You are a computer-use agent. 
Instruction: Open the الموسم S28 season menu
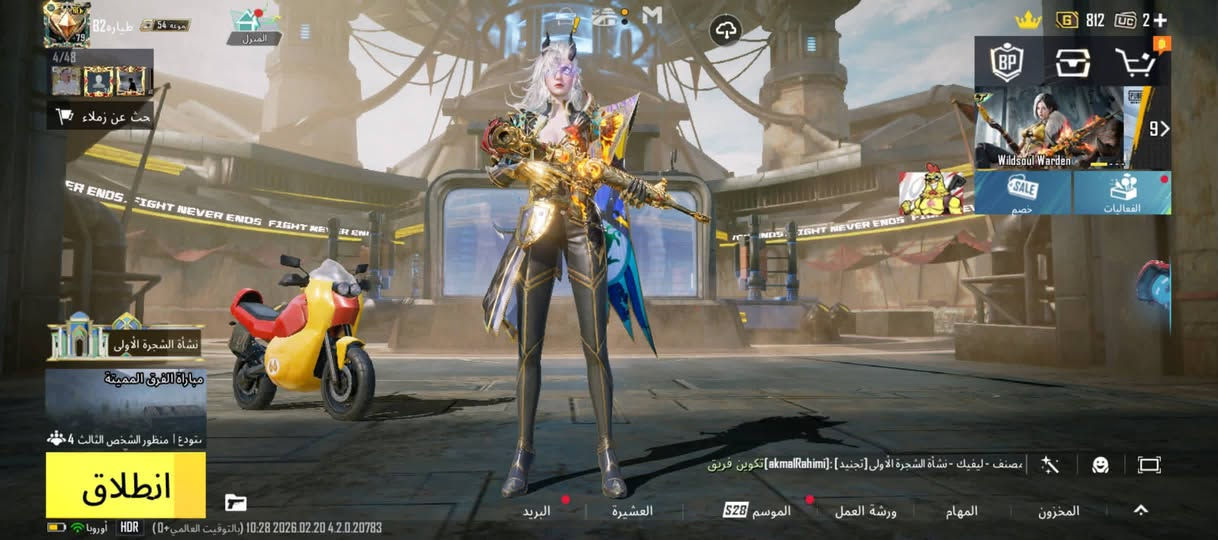click(x=757, y=511)
